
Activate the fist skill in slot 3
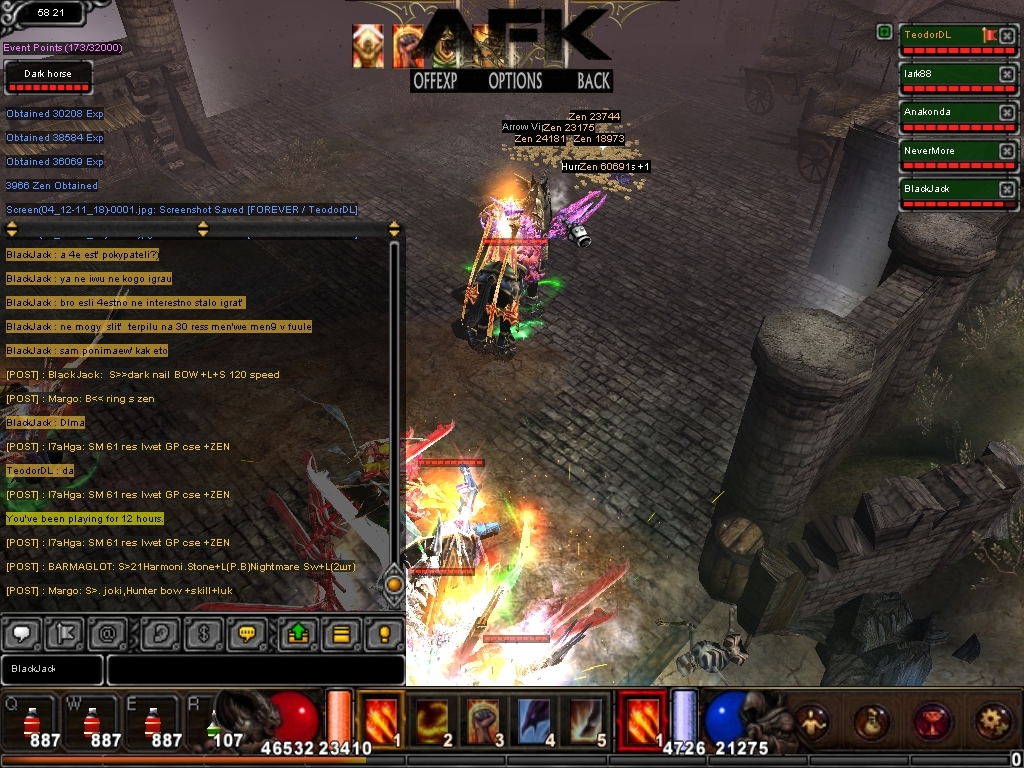(x=485, y=720)
